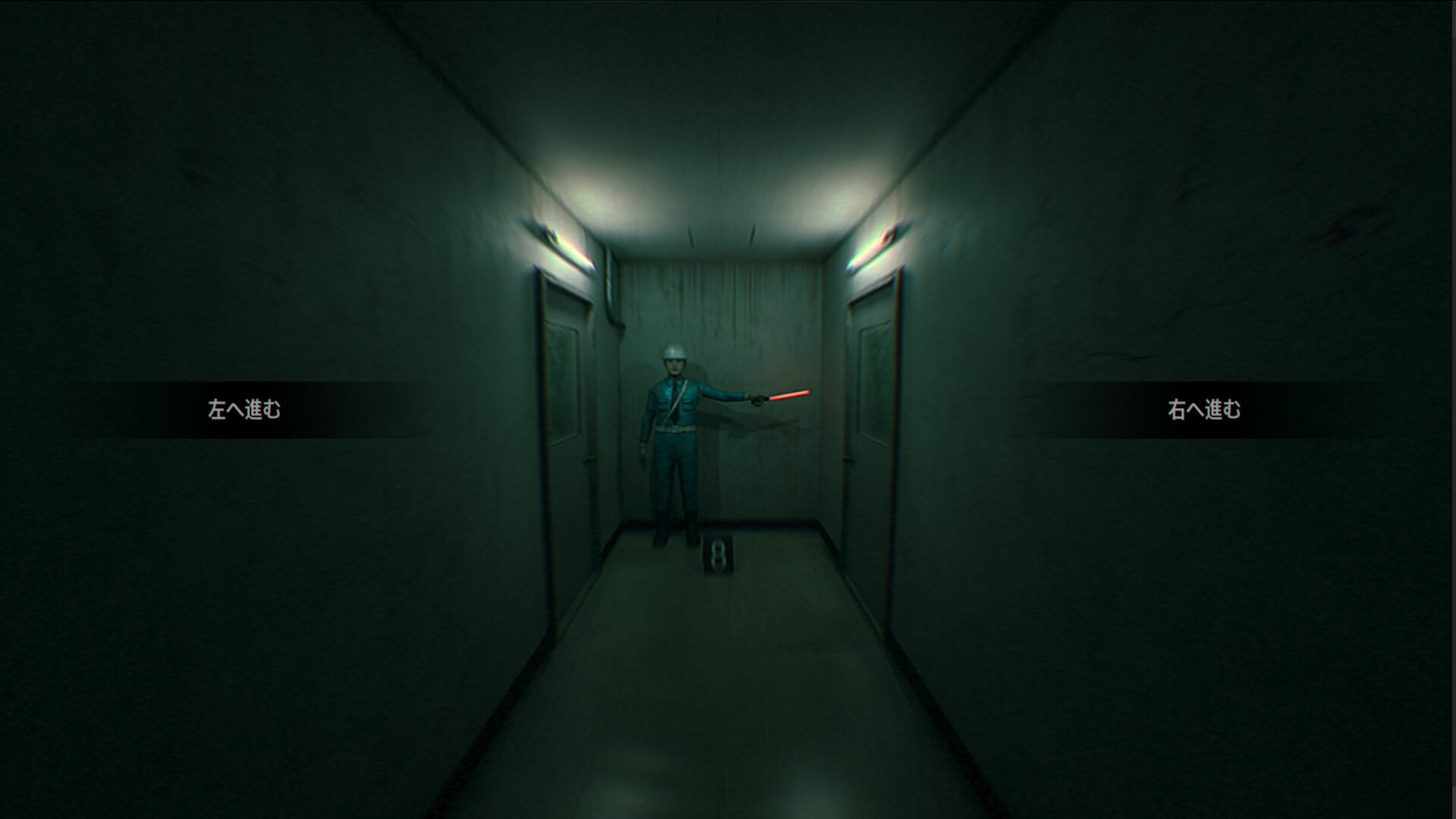
Task: Select the 左へ進む (go left) option
Action: click(x=243, y=407)
